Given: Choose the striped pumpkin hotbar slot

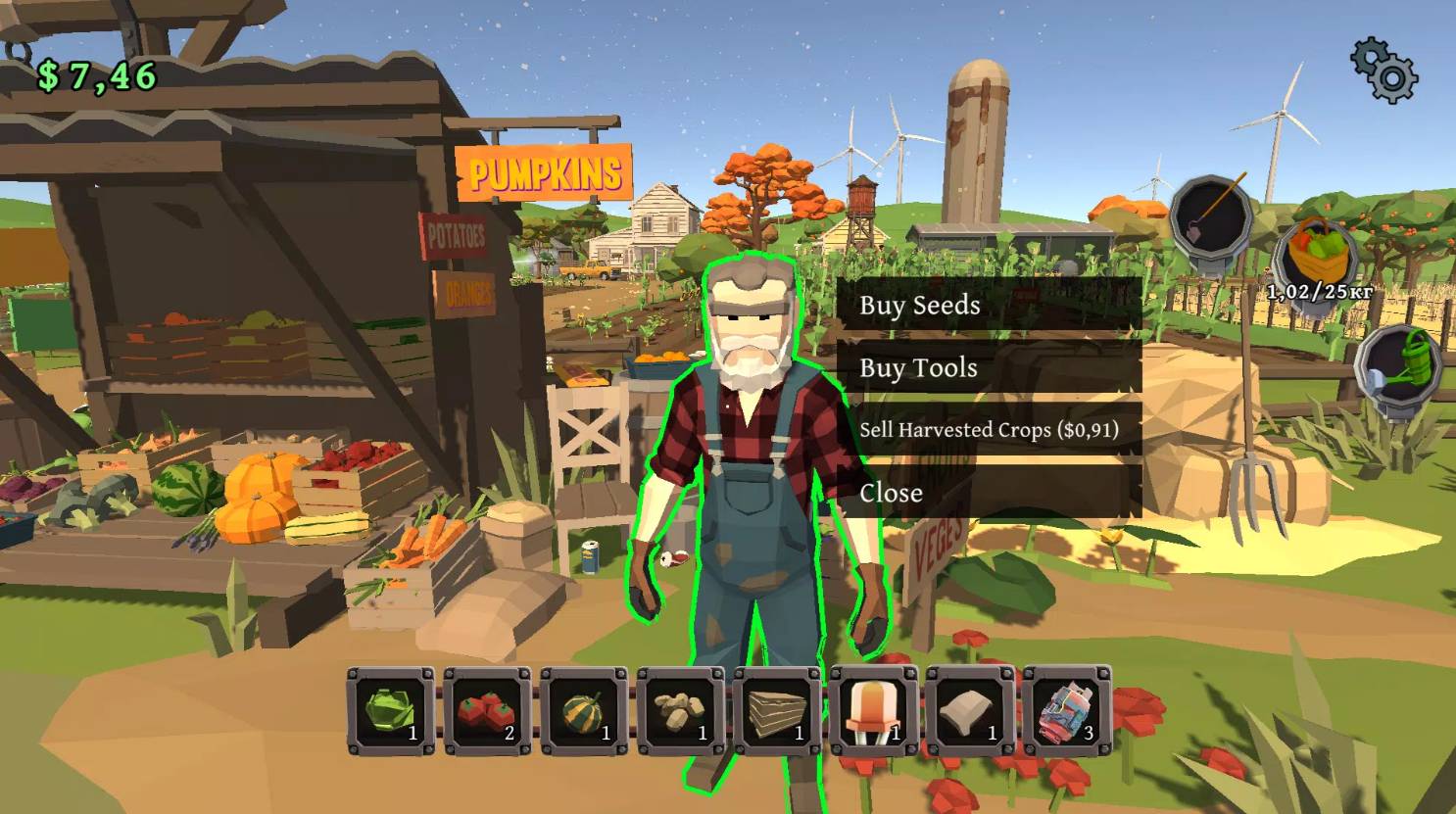Looking at the screenshot, I should (584, 711).
